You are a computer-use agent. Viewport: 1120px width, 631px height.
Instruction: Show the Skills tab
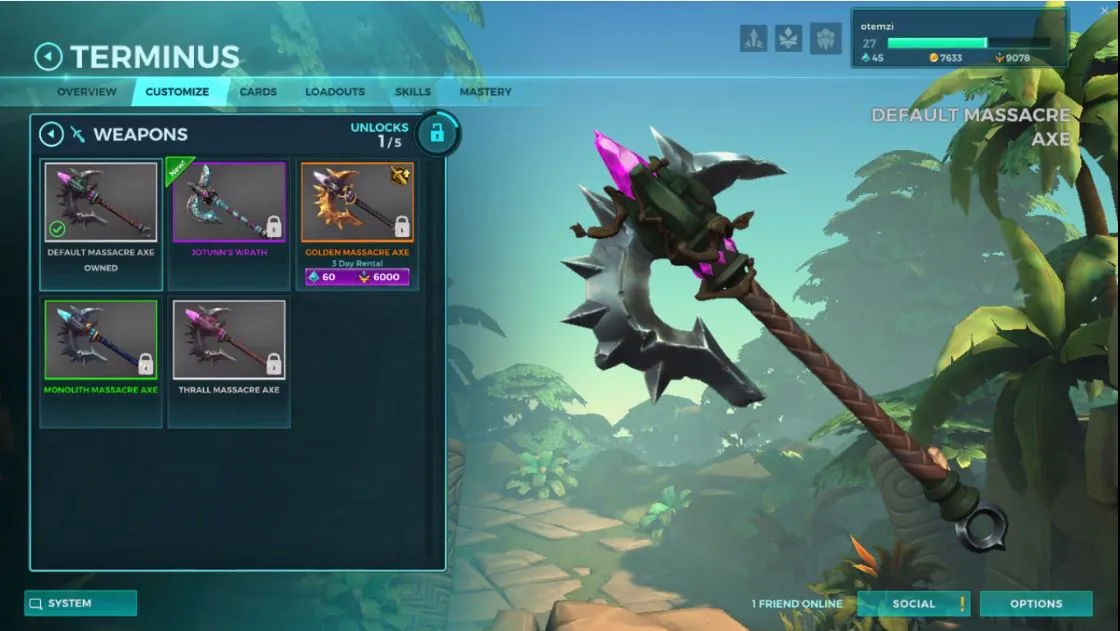click(x=413, y=92)
